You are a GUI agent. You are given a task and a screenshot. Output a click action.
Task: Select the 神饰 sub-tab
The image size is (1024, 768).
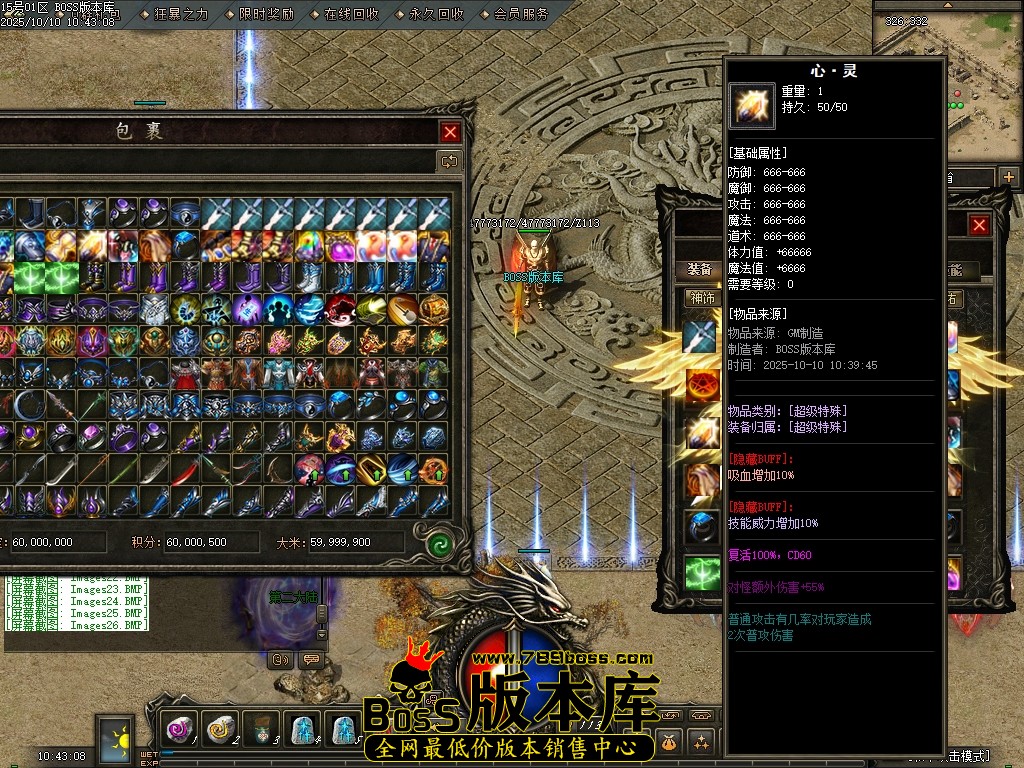(701, 298)
